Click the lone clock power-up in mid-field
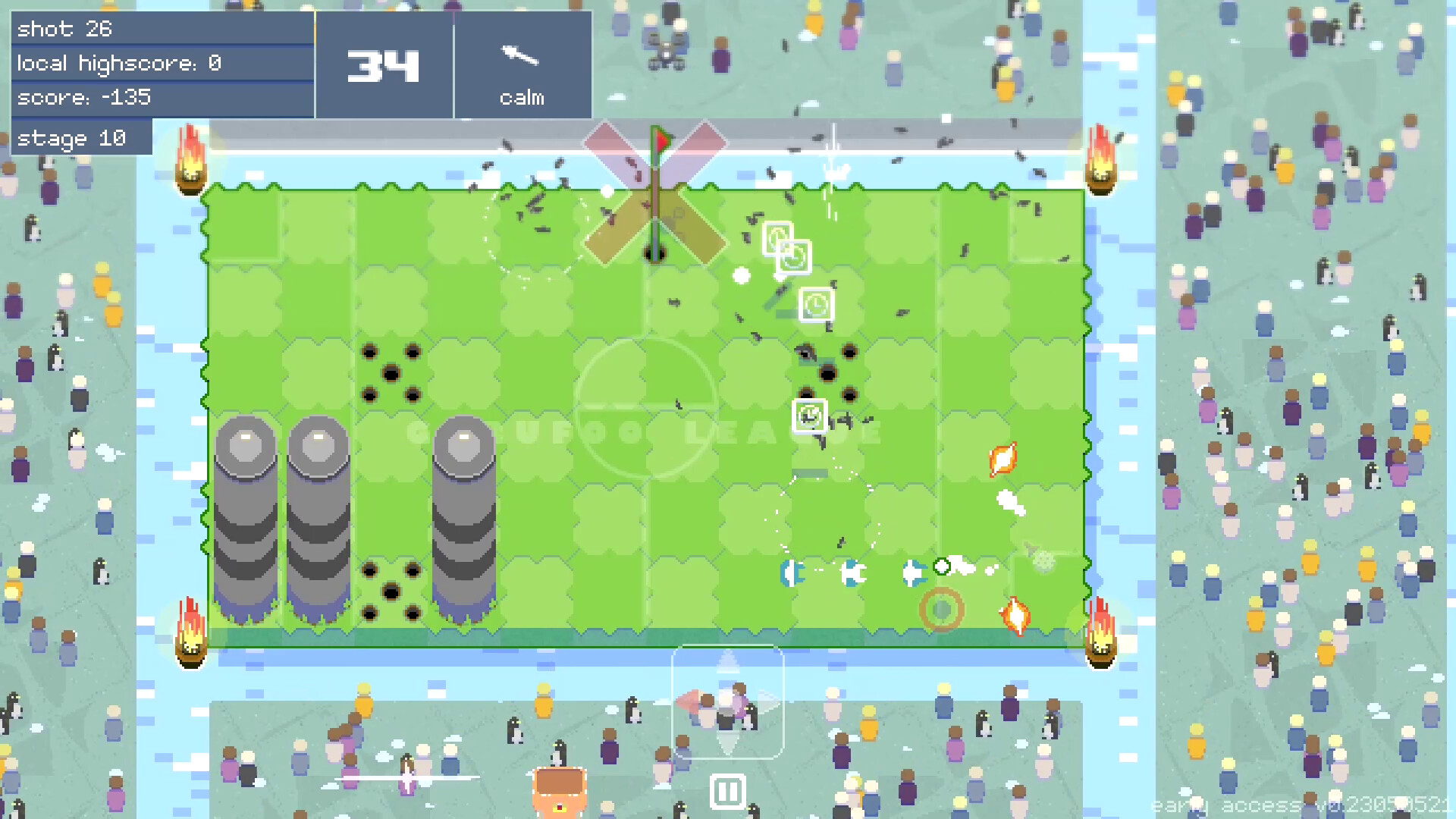Screen dimensions: 1456x819 click(809, 416)
